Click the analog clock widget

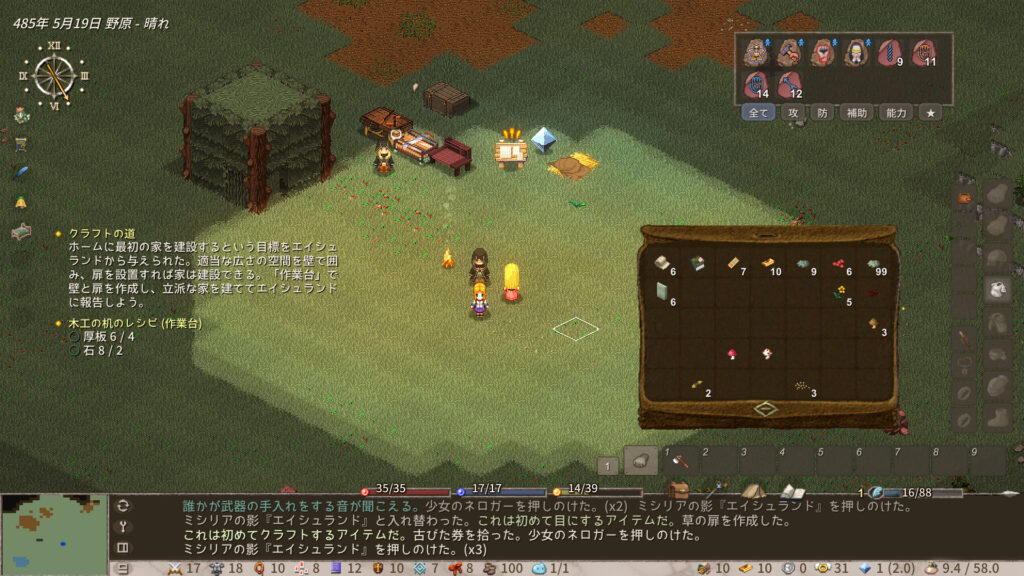coord(54,76)
